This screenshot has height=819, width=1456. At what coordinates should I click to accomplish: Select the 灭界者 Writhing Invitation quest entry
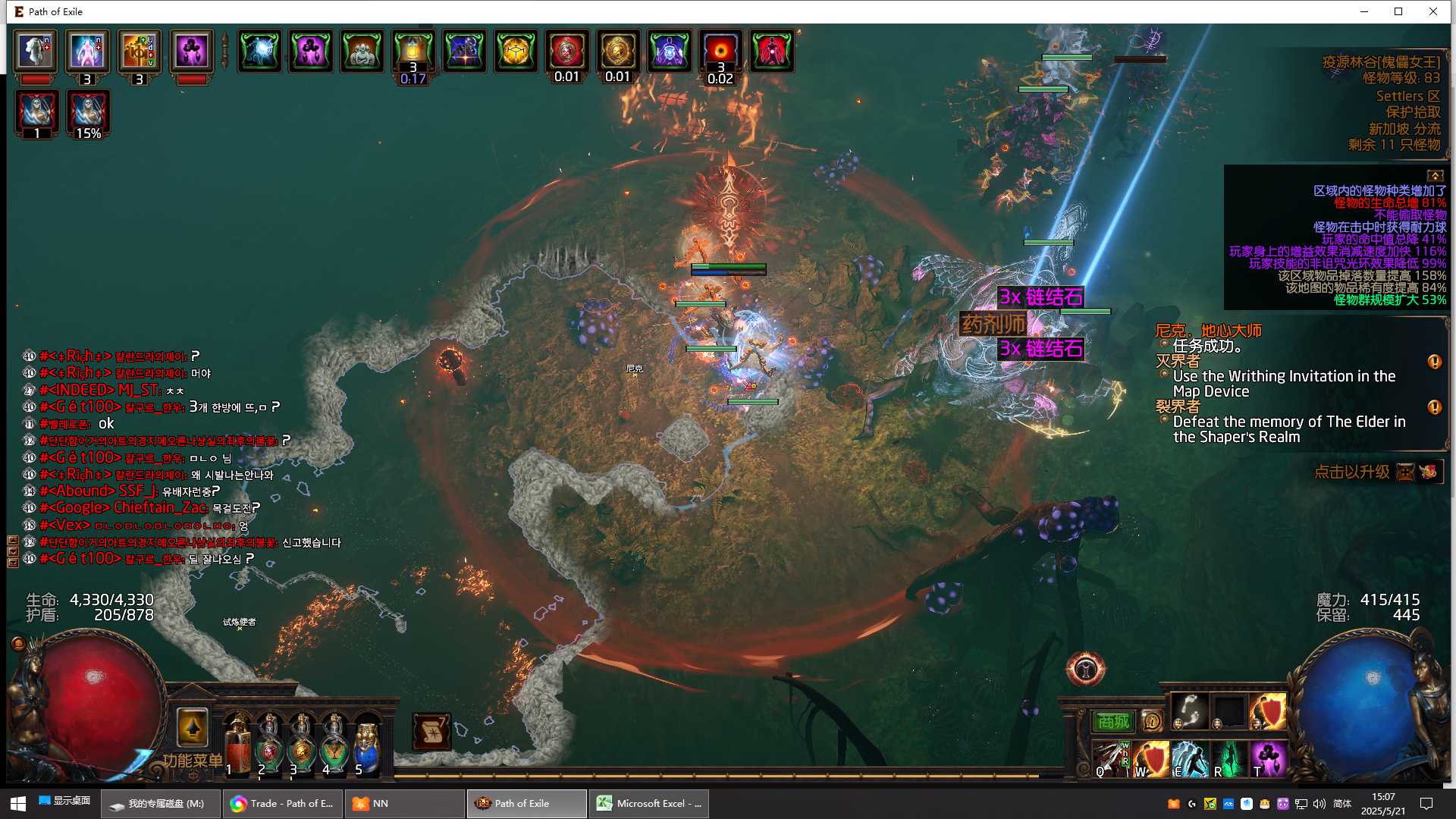1284,384
